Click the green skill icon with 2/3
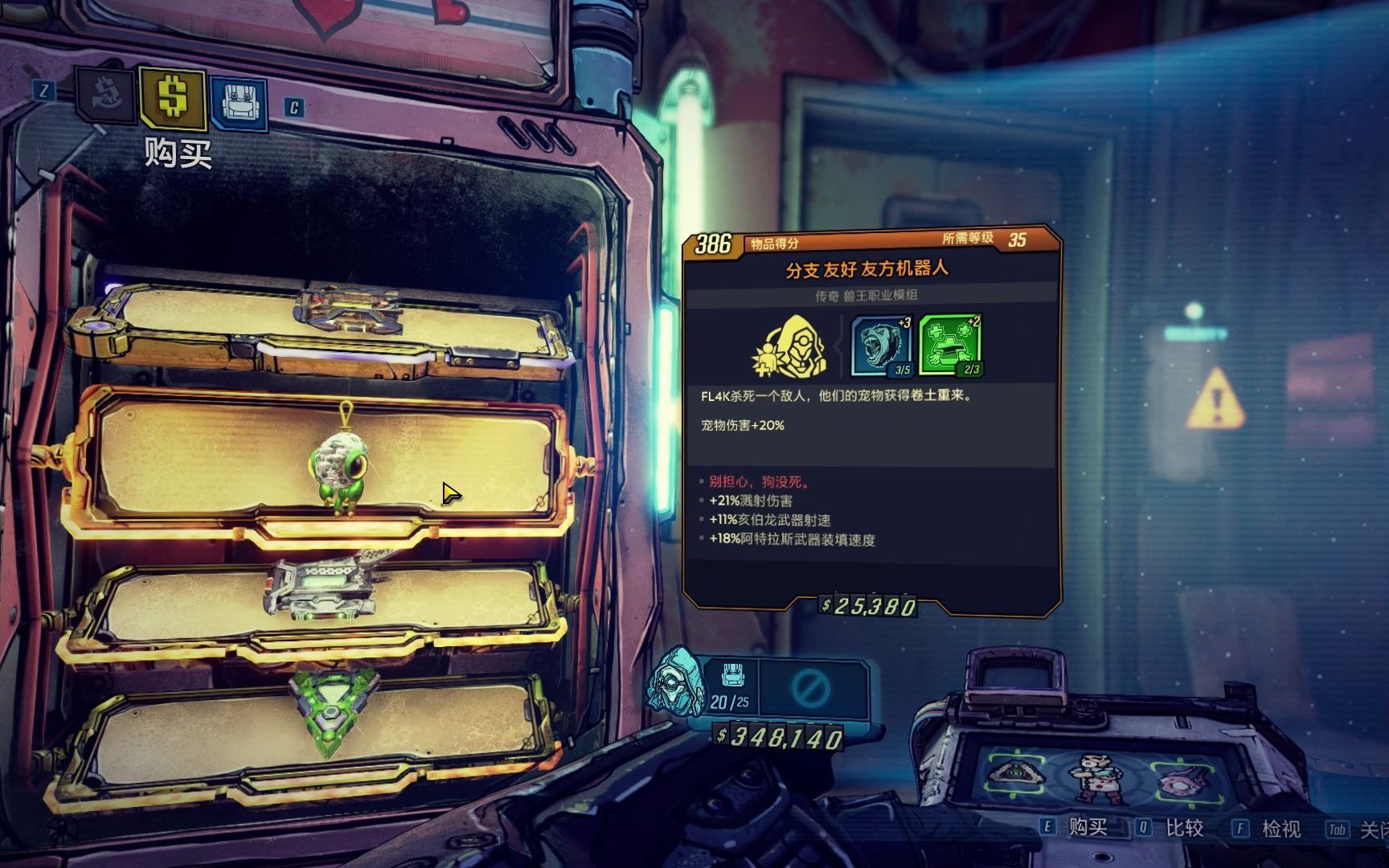Image resolution: width=1389 pixels, height=868 pixels. tap(950, 346)
